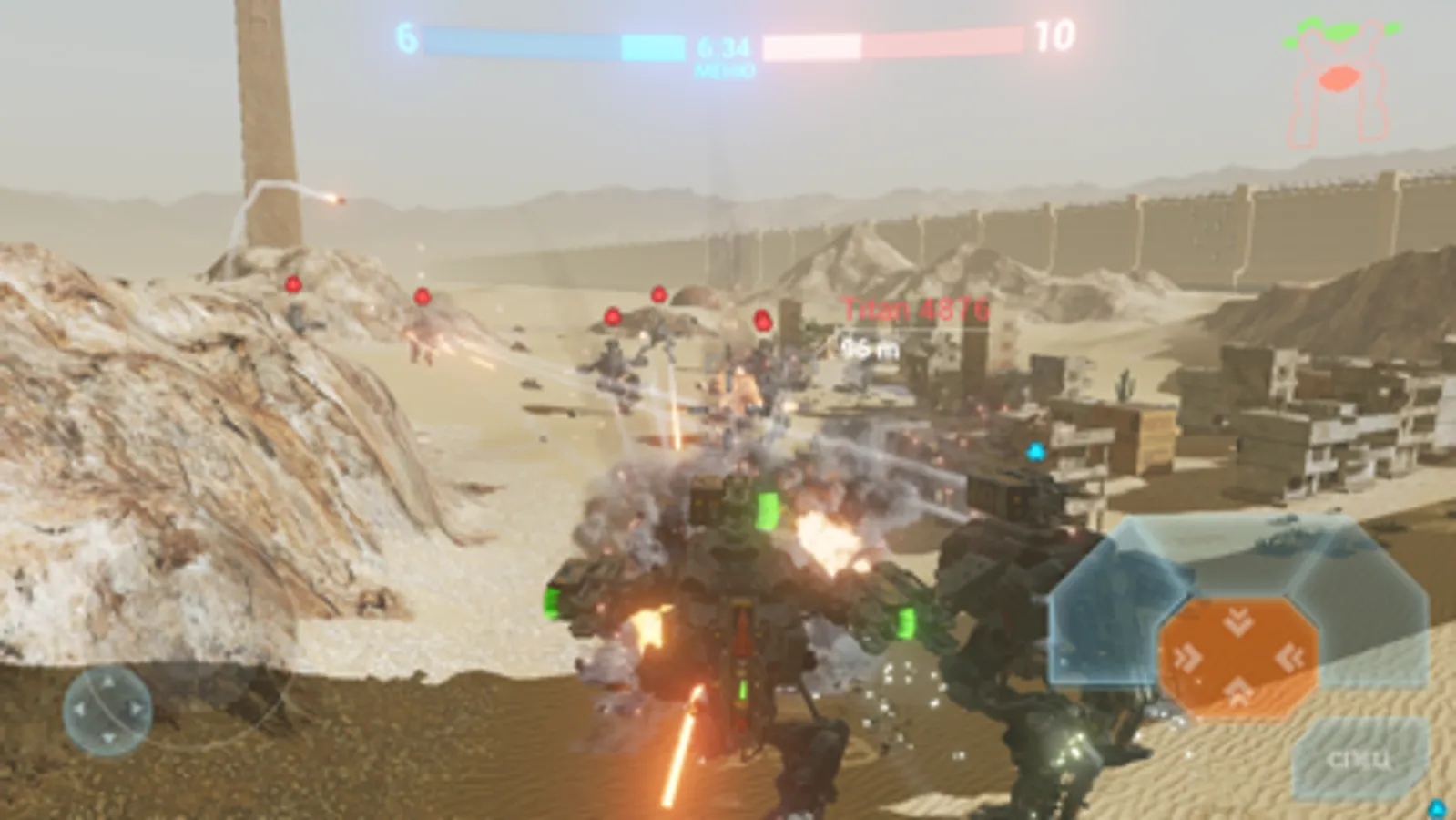Tap the cyan teammate icon in bottom-right corner

[1437, 811]
